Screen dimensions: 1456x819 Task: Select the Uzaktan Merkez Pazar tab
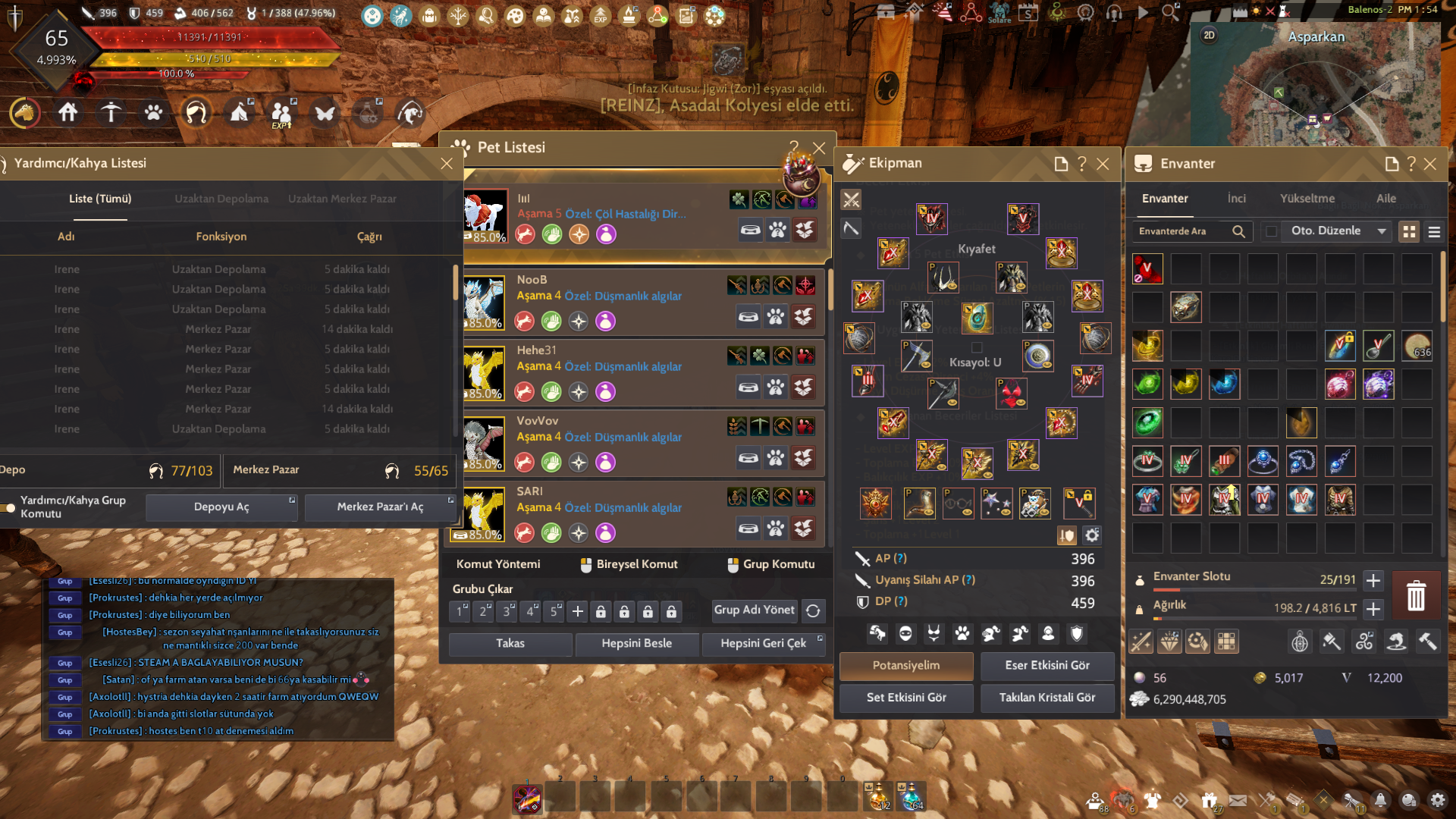click(x=342, y=199)
